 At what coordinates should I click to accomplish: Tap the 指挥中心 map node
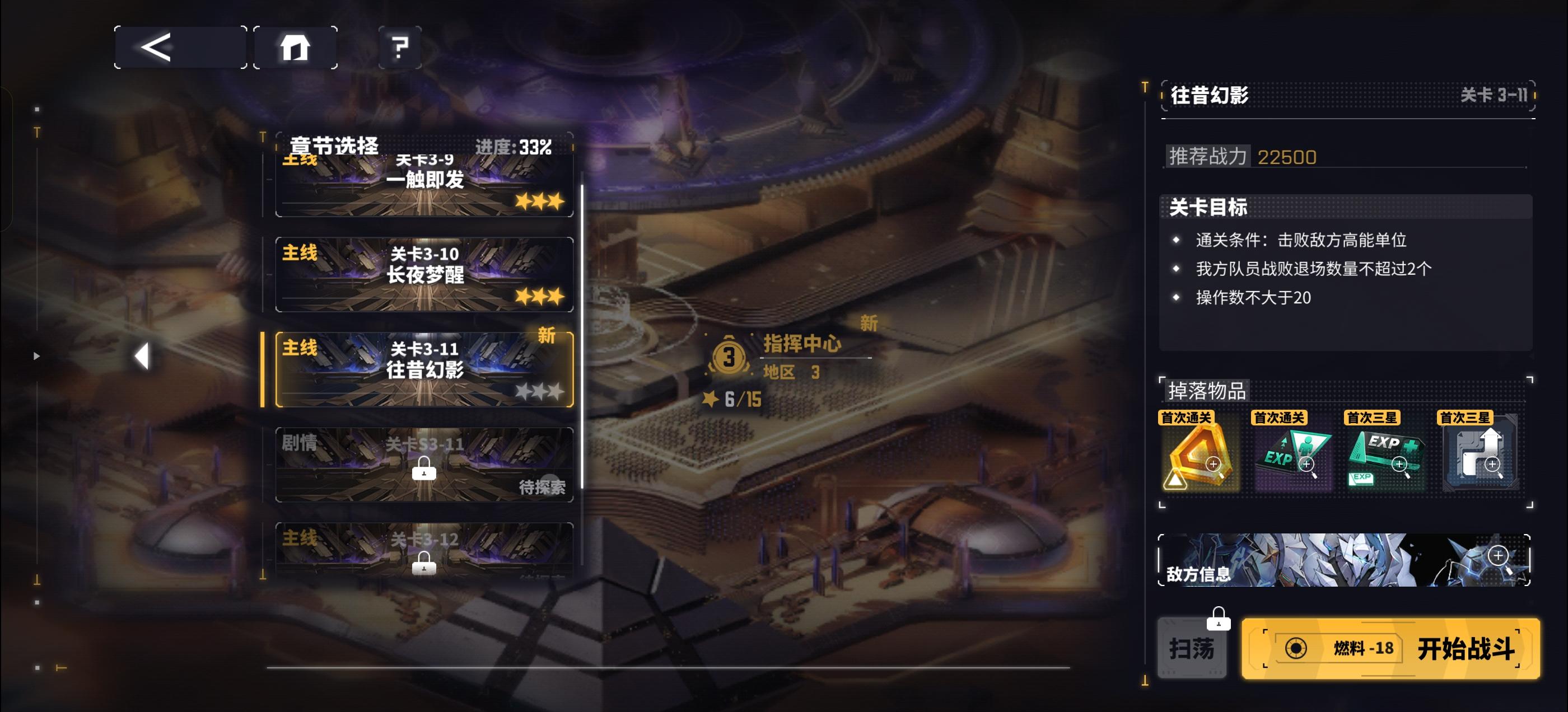pyautogui.click(x=804, y=344)
